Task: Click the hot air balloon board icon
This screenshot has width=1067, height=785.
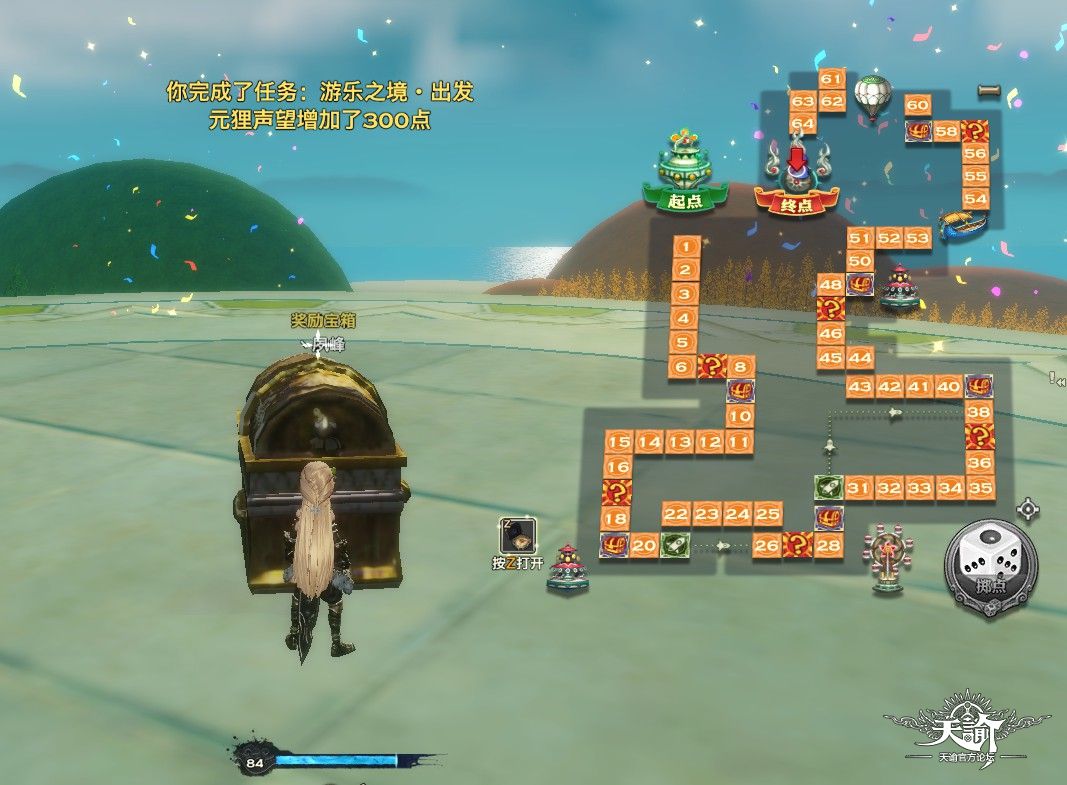Action: pyautogui.click(x=871, y=97)
